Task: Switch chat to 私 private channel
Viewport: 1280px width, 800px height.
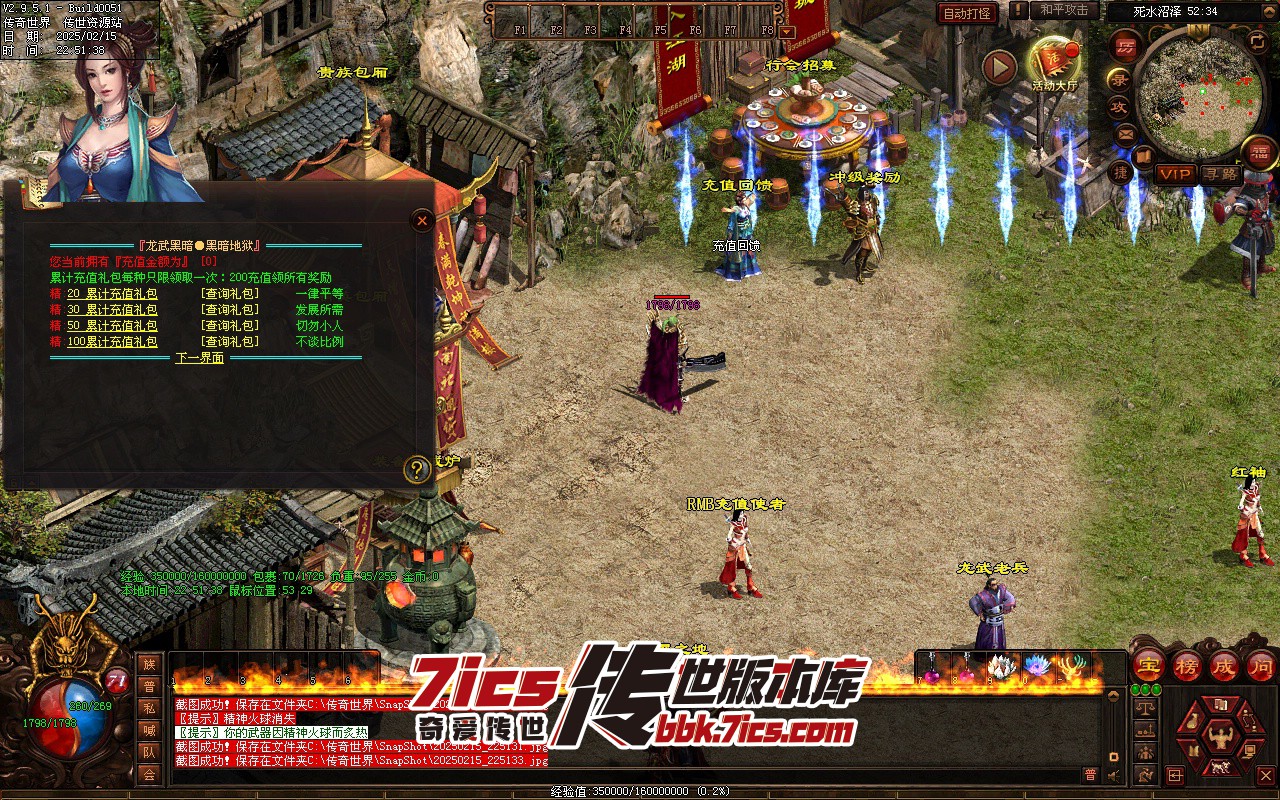Action: pos(149,708)
